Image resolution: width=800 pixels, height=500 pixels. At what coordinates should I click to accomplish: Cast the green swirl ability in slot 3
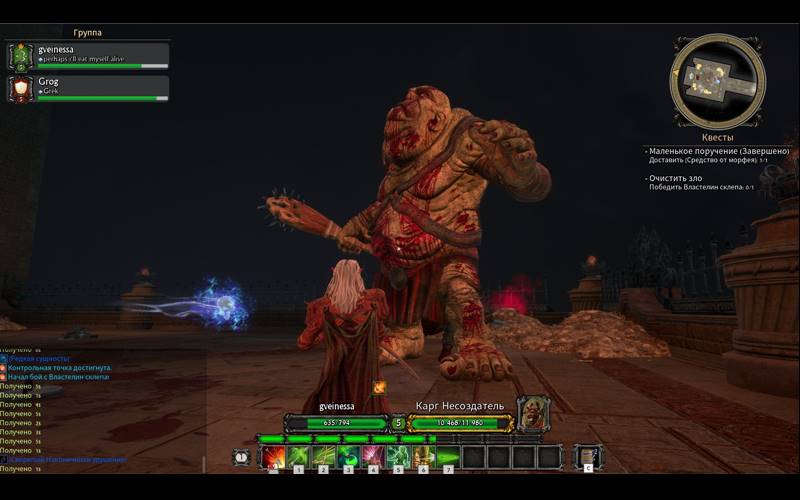(x=348, y=457)
